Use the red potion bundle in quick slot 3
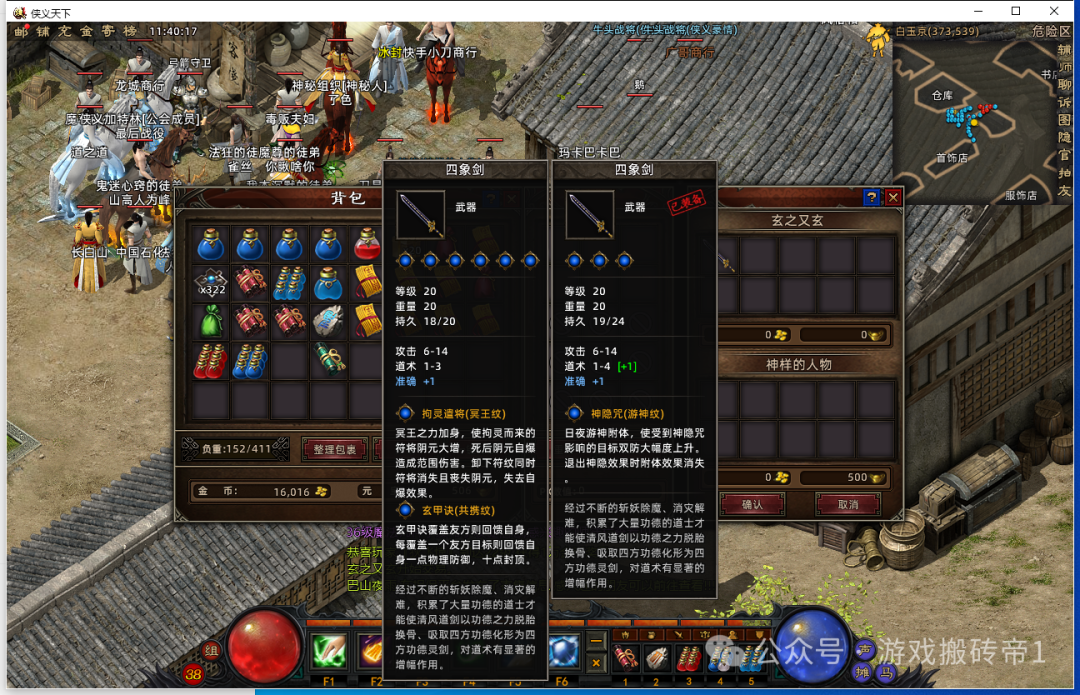This screenshot has width=1080, height=695. click(x=689, y=658)
